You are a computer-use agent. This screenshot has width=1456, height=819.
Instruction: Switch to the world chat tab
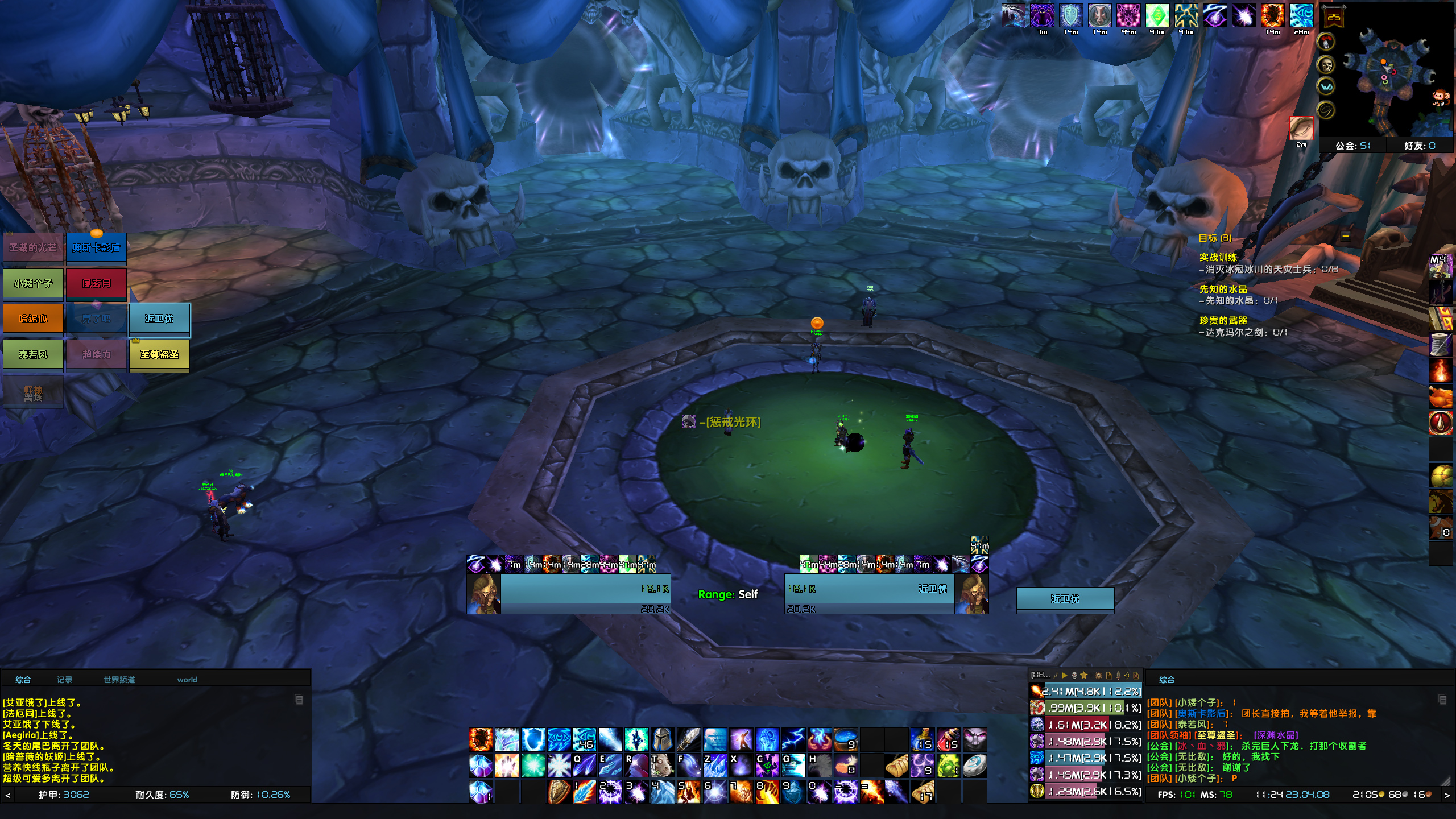click(x=187, y=680)
